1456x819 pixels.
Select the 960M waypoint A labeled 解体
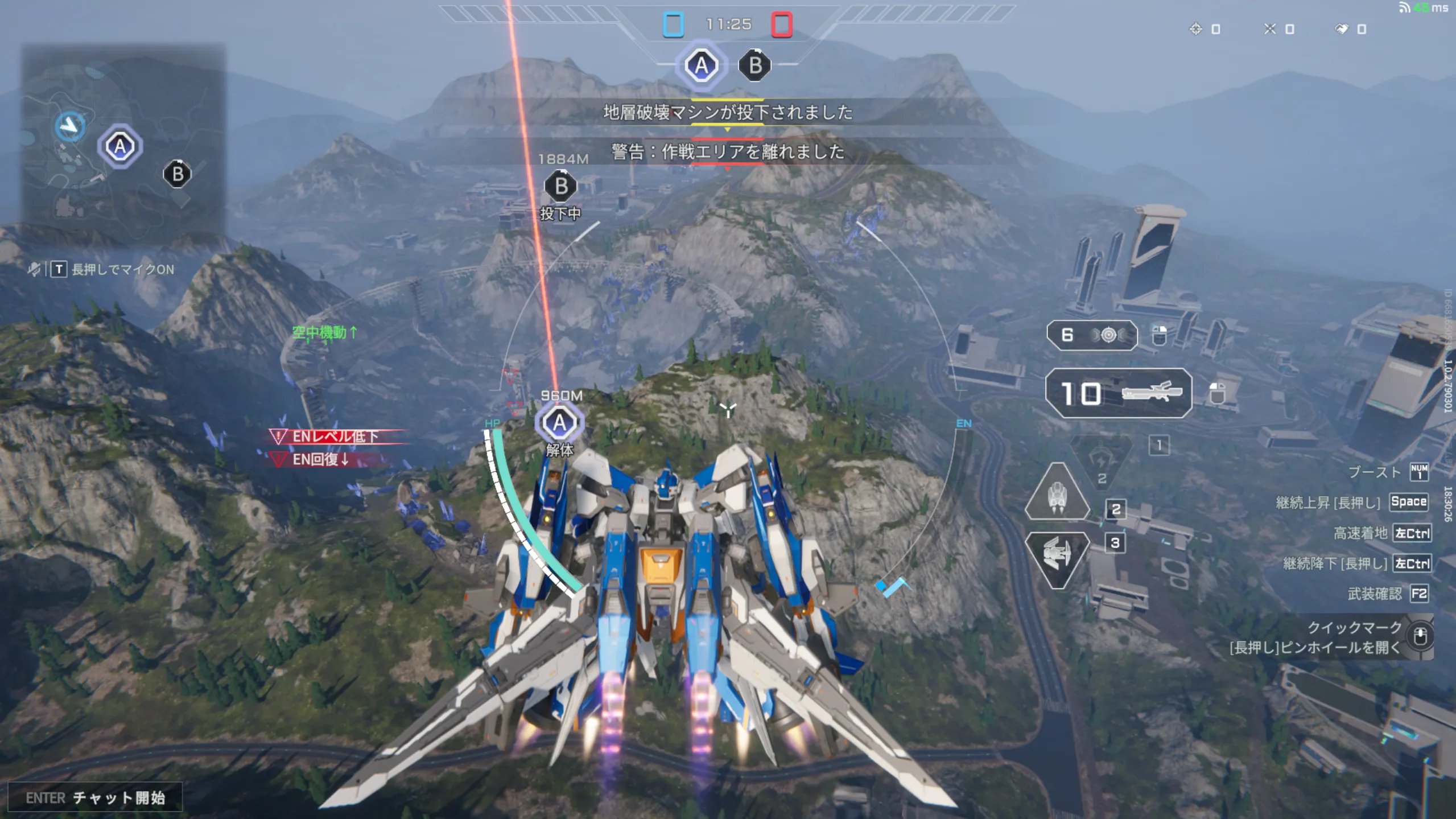[x=559, y=423]
